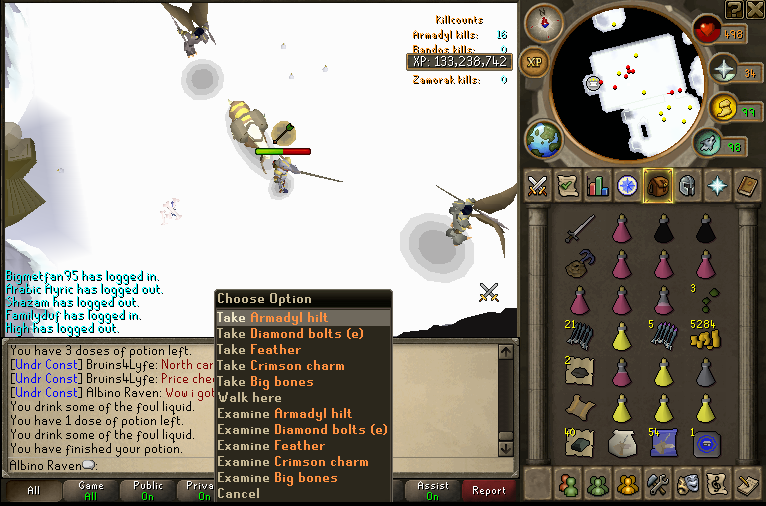Toggle the XP counter button
The image size is (766, 506).
coord(535,60)
